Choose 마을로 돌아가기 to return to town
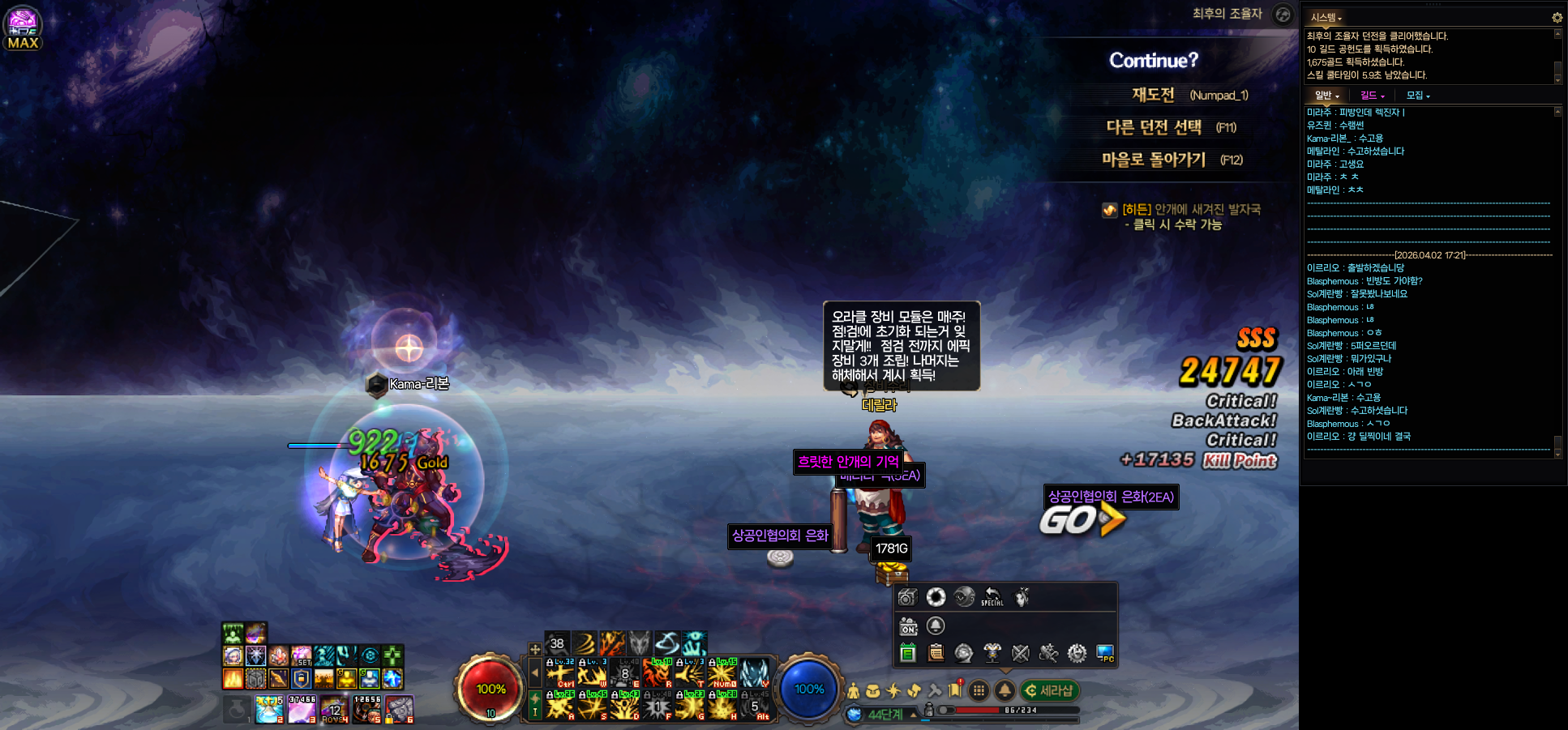 pos(1154,160)
